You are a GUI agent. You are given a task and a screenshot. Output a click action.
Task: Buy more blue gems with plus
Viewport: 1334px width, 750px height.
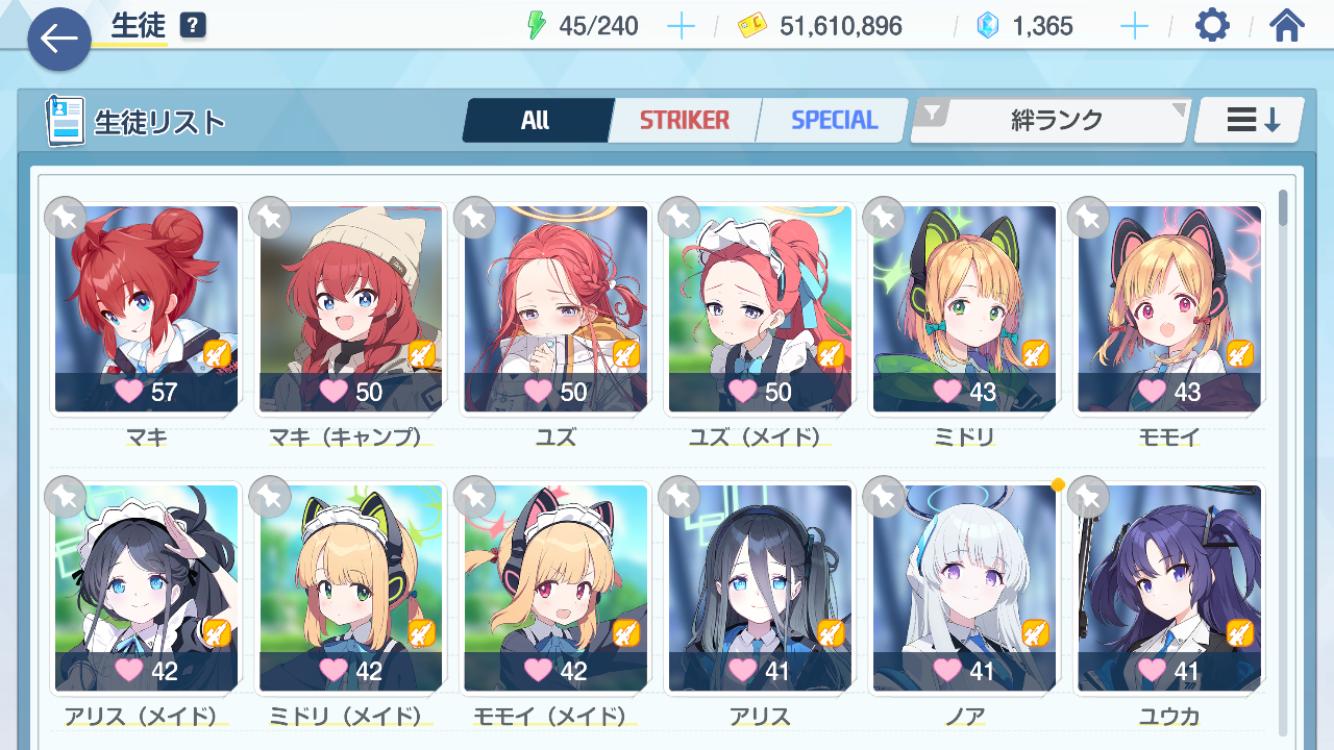click(1134, 26)
